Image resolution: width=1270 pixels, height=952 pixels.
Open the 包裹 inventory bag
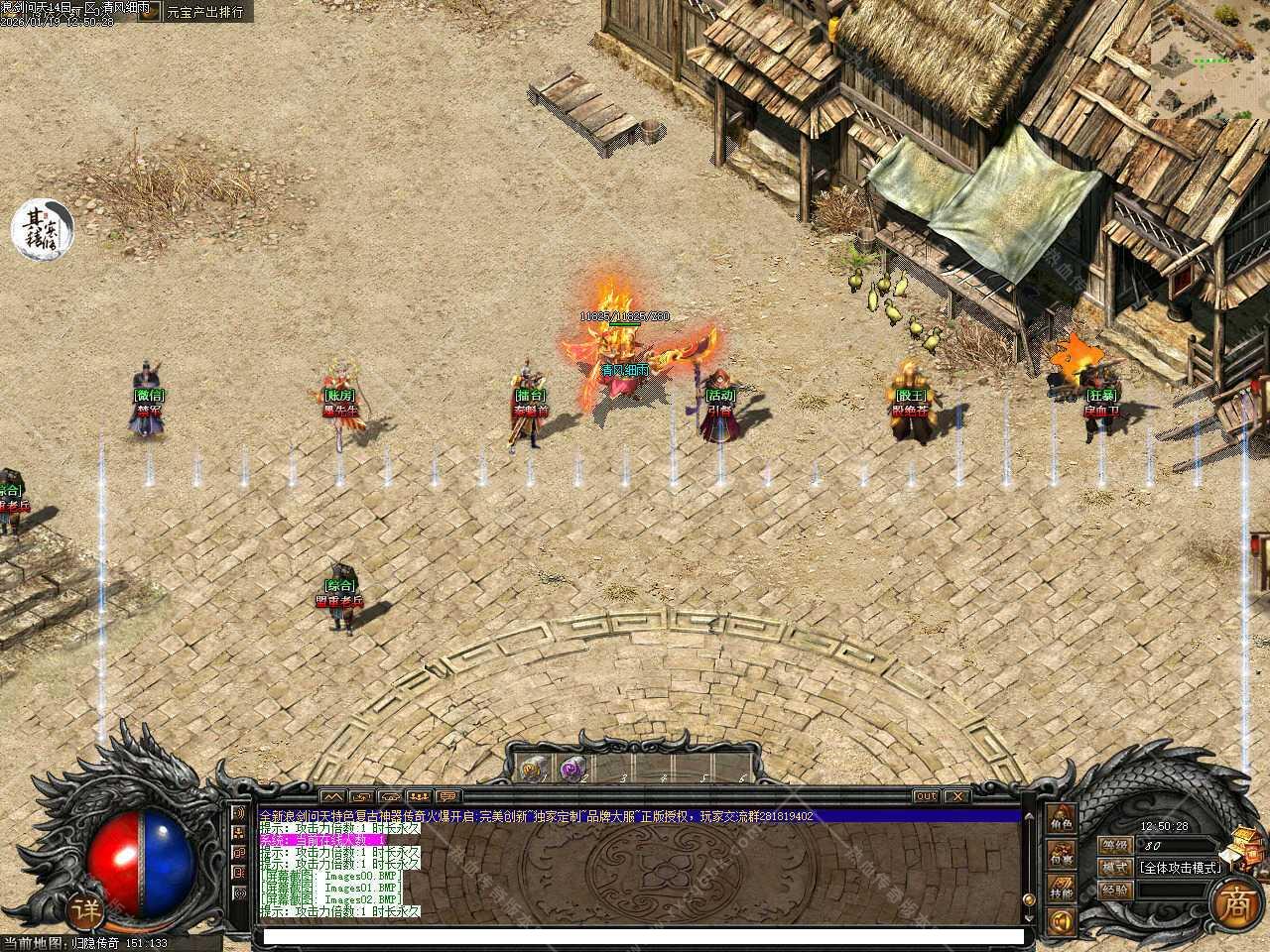click(1061, 854)
